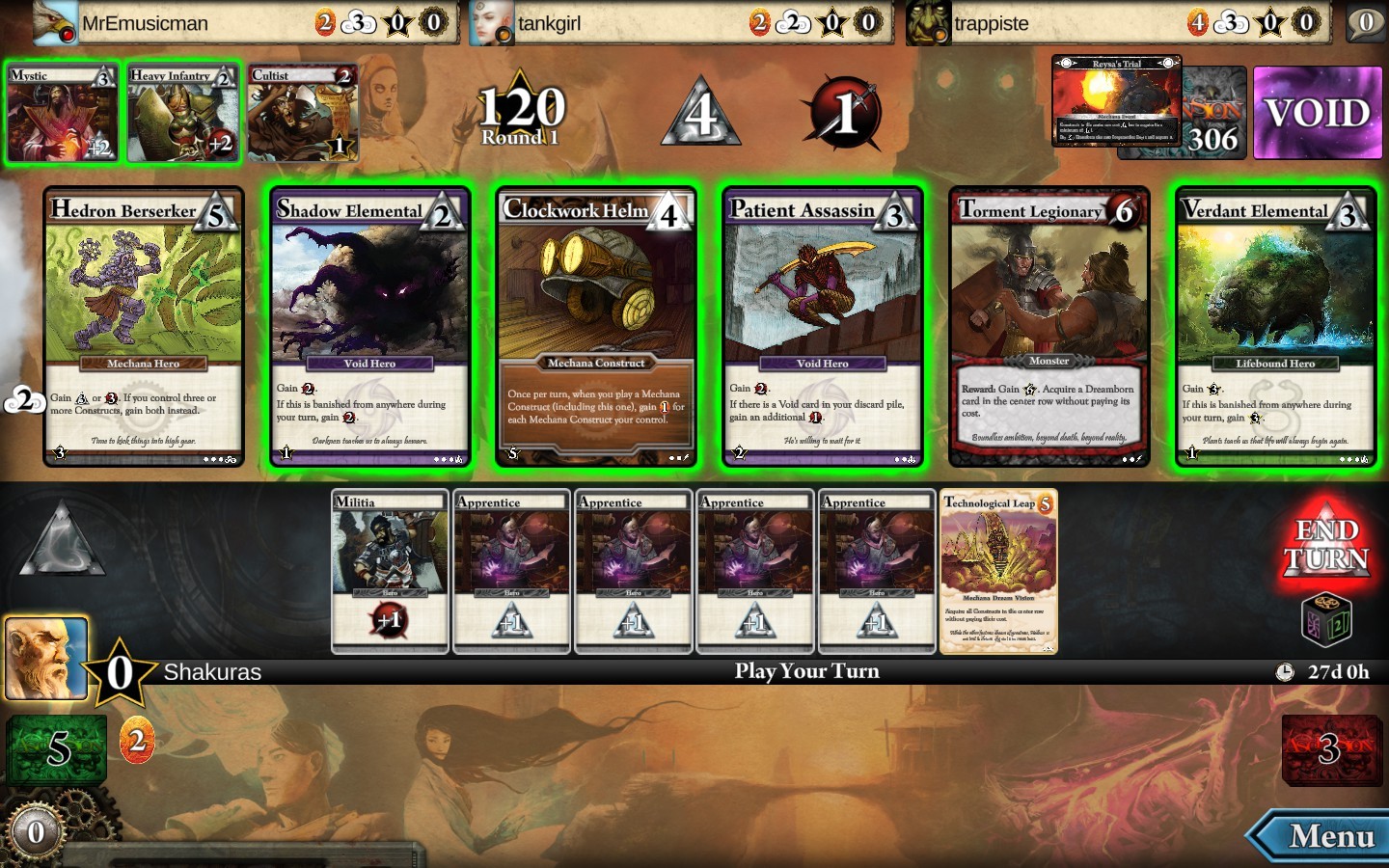Attack the Torment Legionary monster card
The image size is (1389, 868).
1049,328
